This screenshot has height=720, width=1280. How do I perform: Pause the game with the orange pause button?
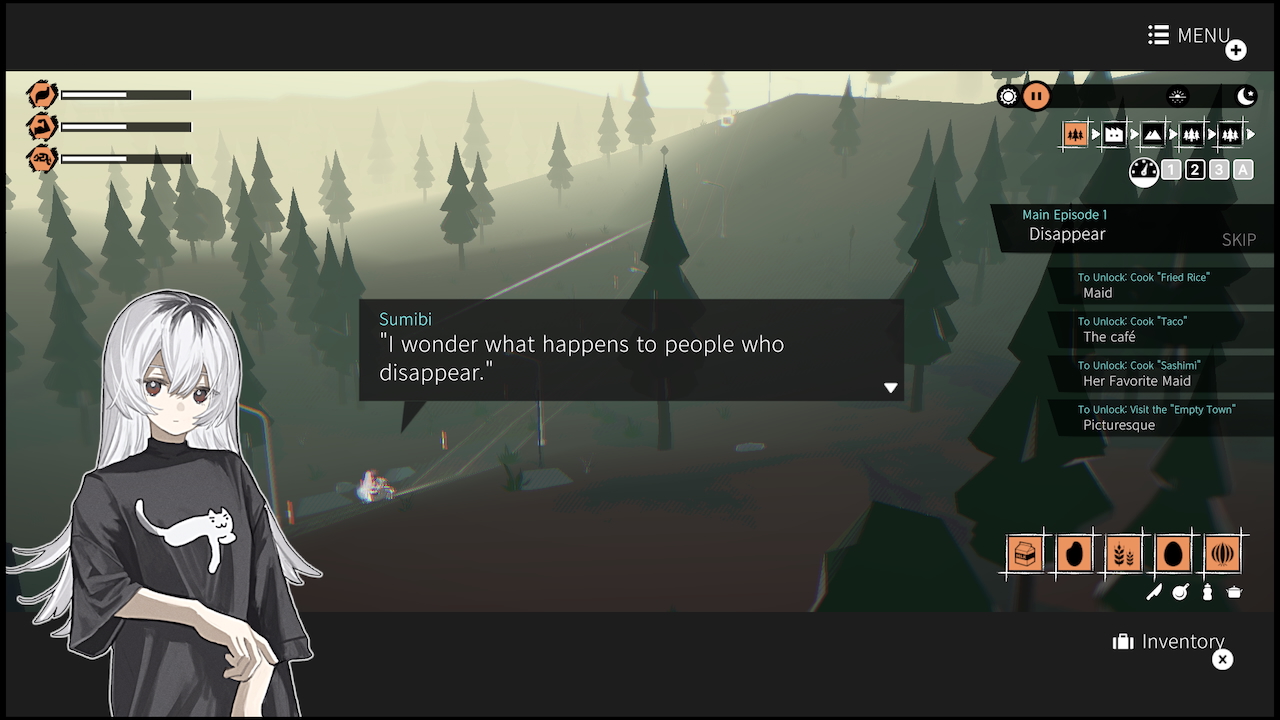click(x=1036, y=96)
